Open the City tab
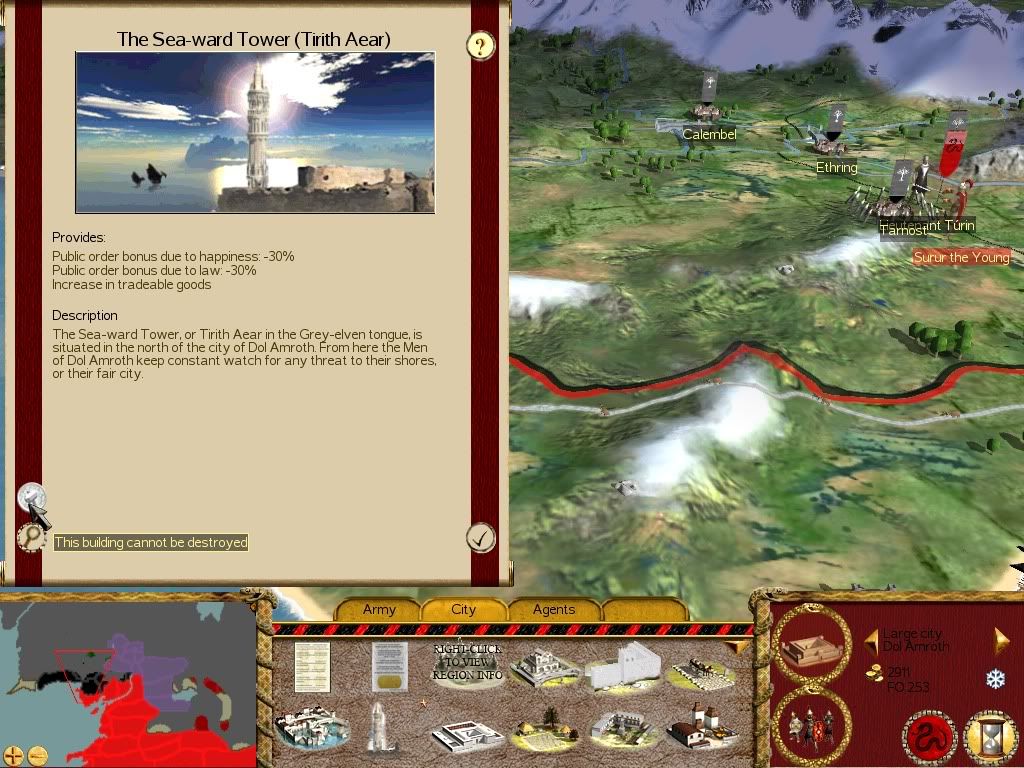This screenshot has height=768, width=1024. 464,609
